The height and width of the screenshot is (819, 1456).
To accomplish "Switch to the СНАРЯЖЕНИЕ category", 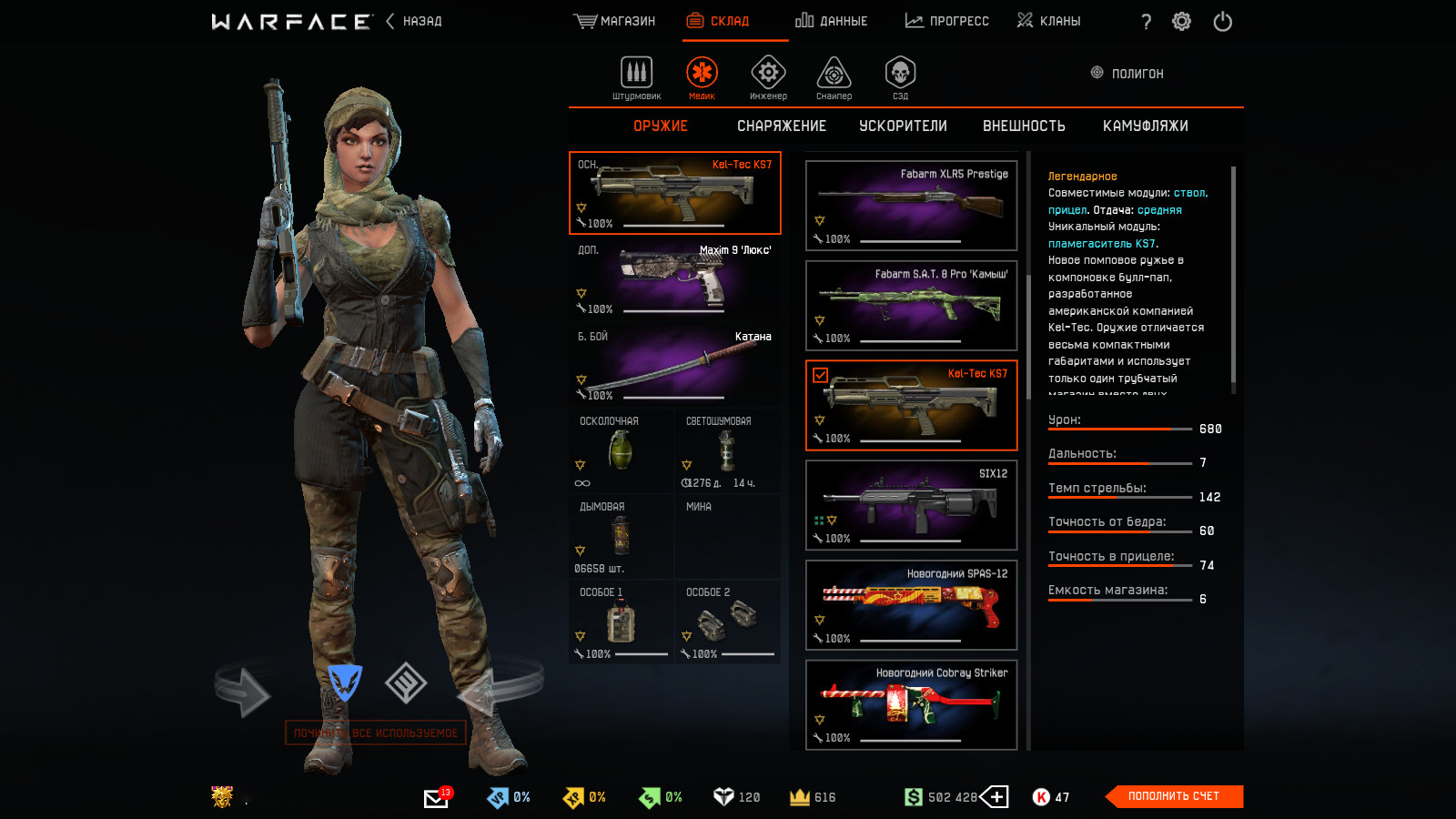I will pyautogui.click(x=782, y=126).
